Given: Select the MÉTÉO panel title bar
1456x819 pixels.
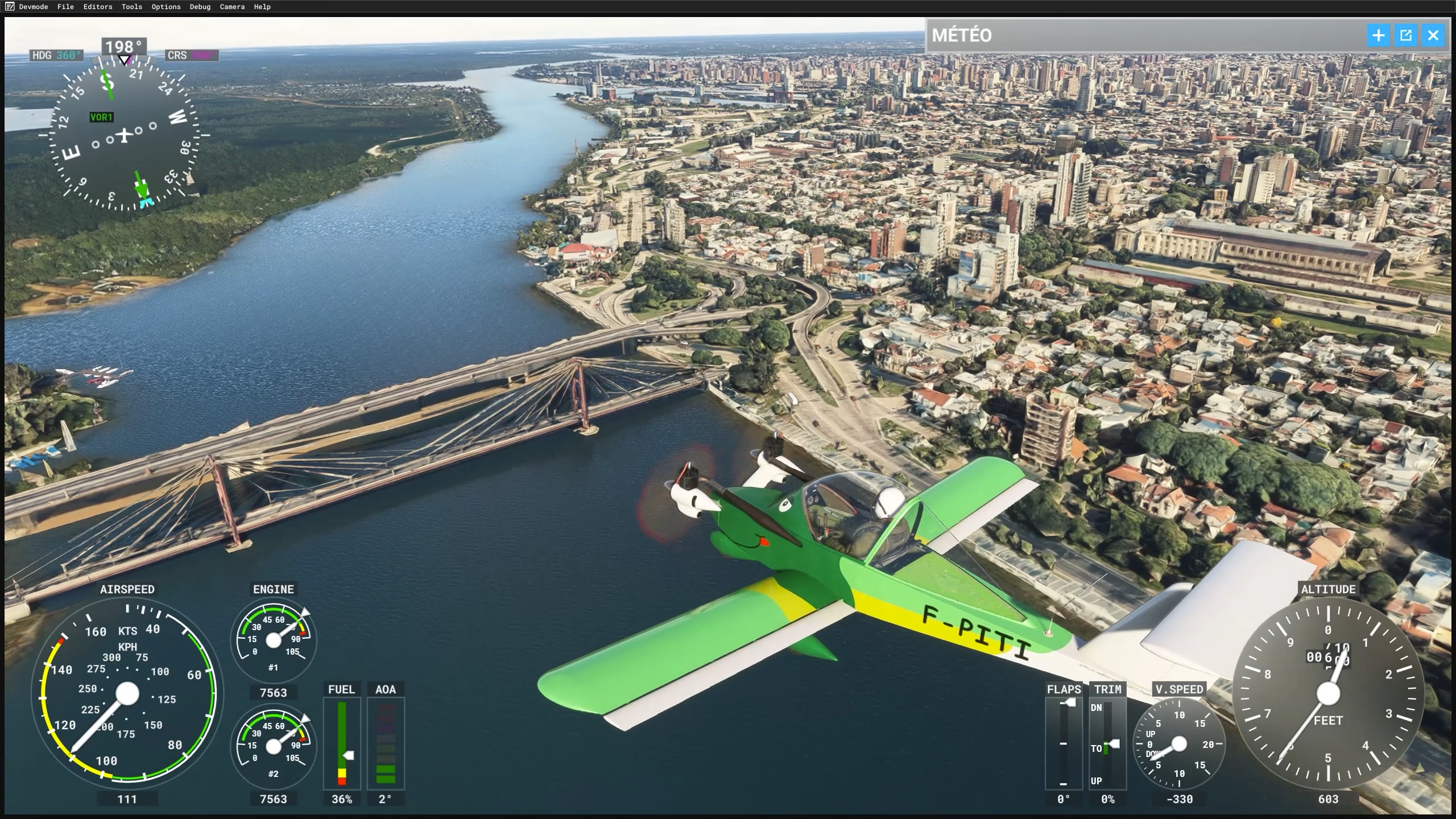Looking at the screenshot, I should click(x=1137, y=35).
